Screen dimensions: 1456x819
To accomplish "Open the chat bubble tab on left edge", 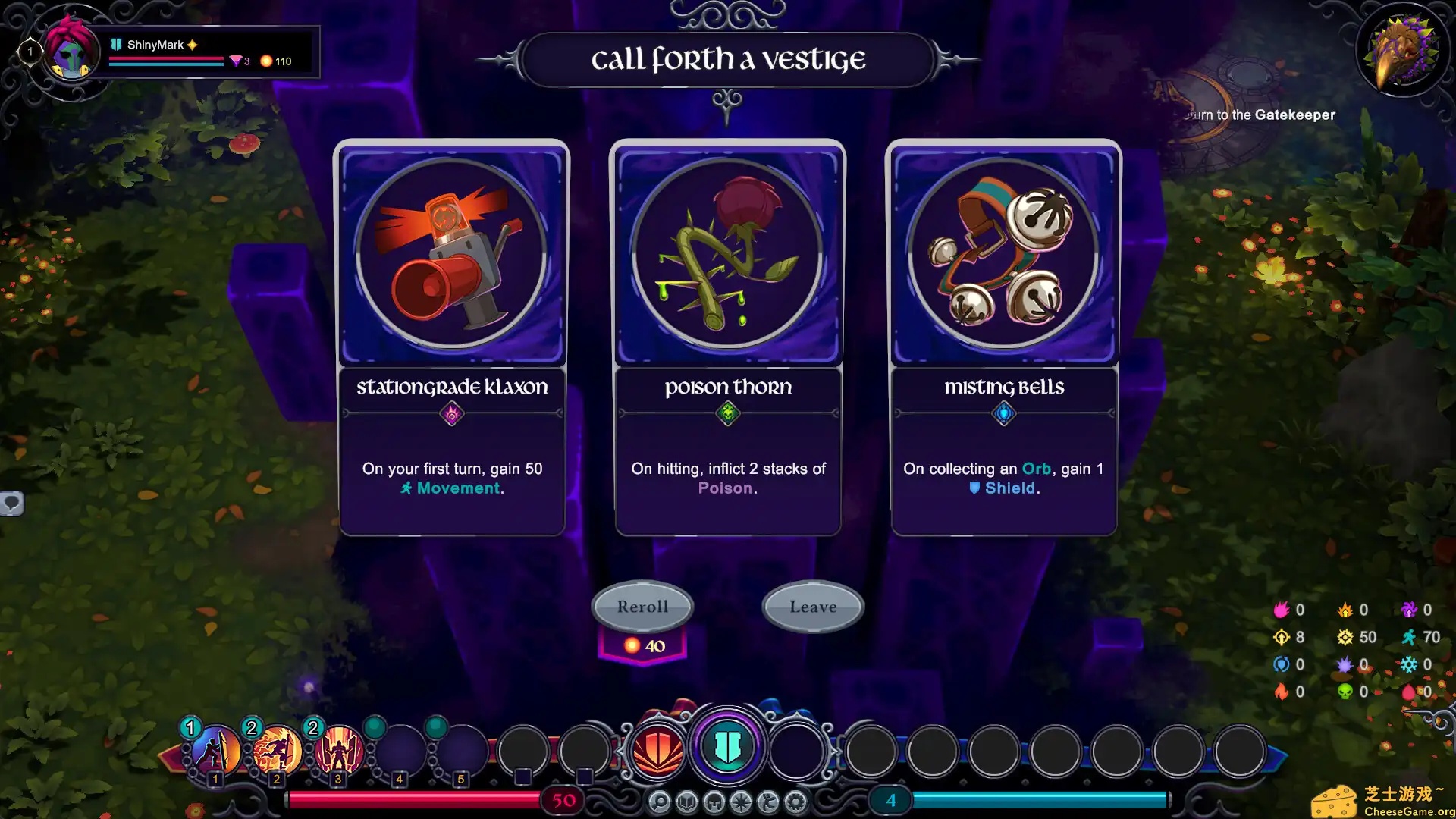I will click(11, 503).
